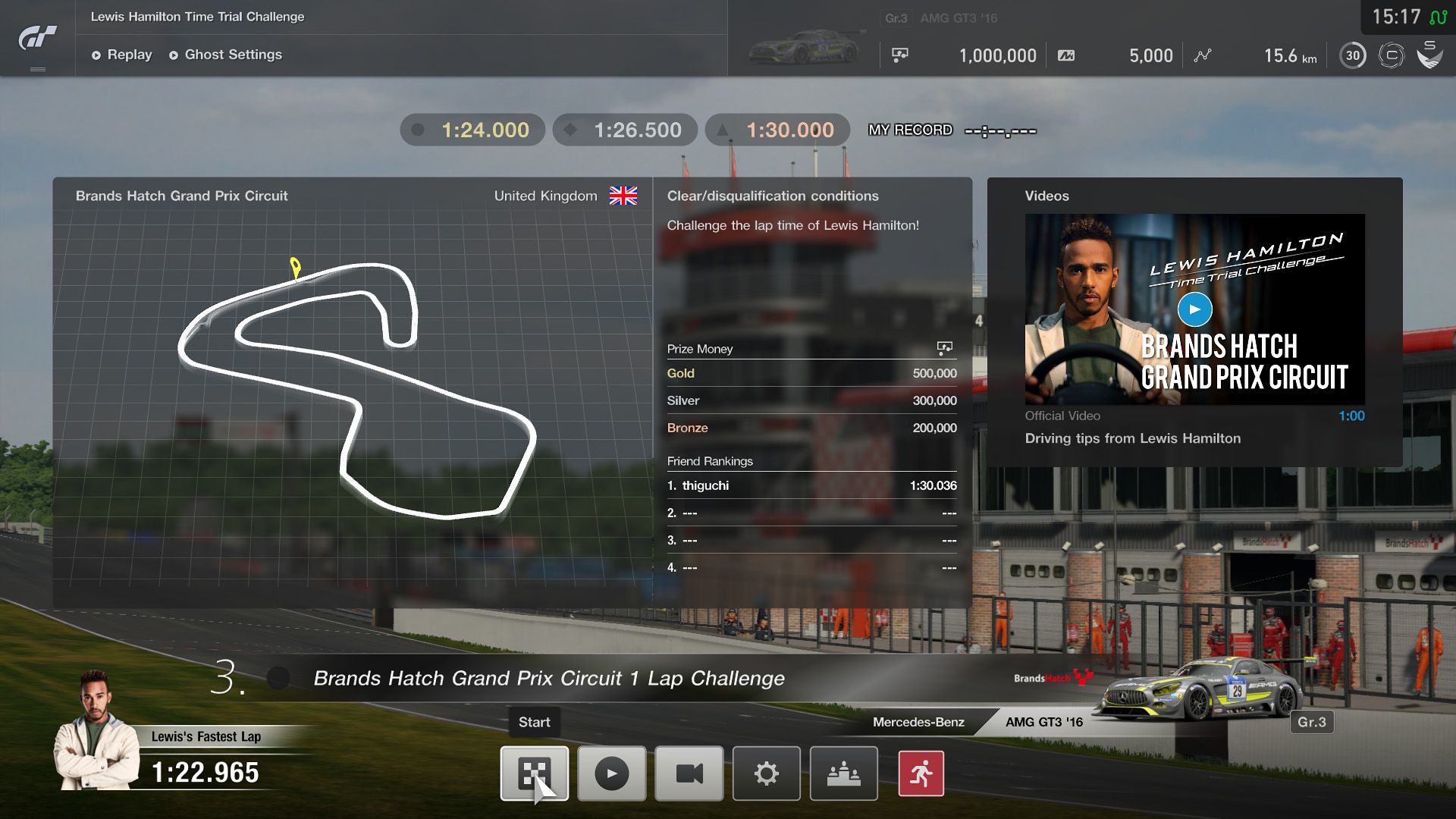
Task: Open the replay camera icon
Action: coord(689,773)
